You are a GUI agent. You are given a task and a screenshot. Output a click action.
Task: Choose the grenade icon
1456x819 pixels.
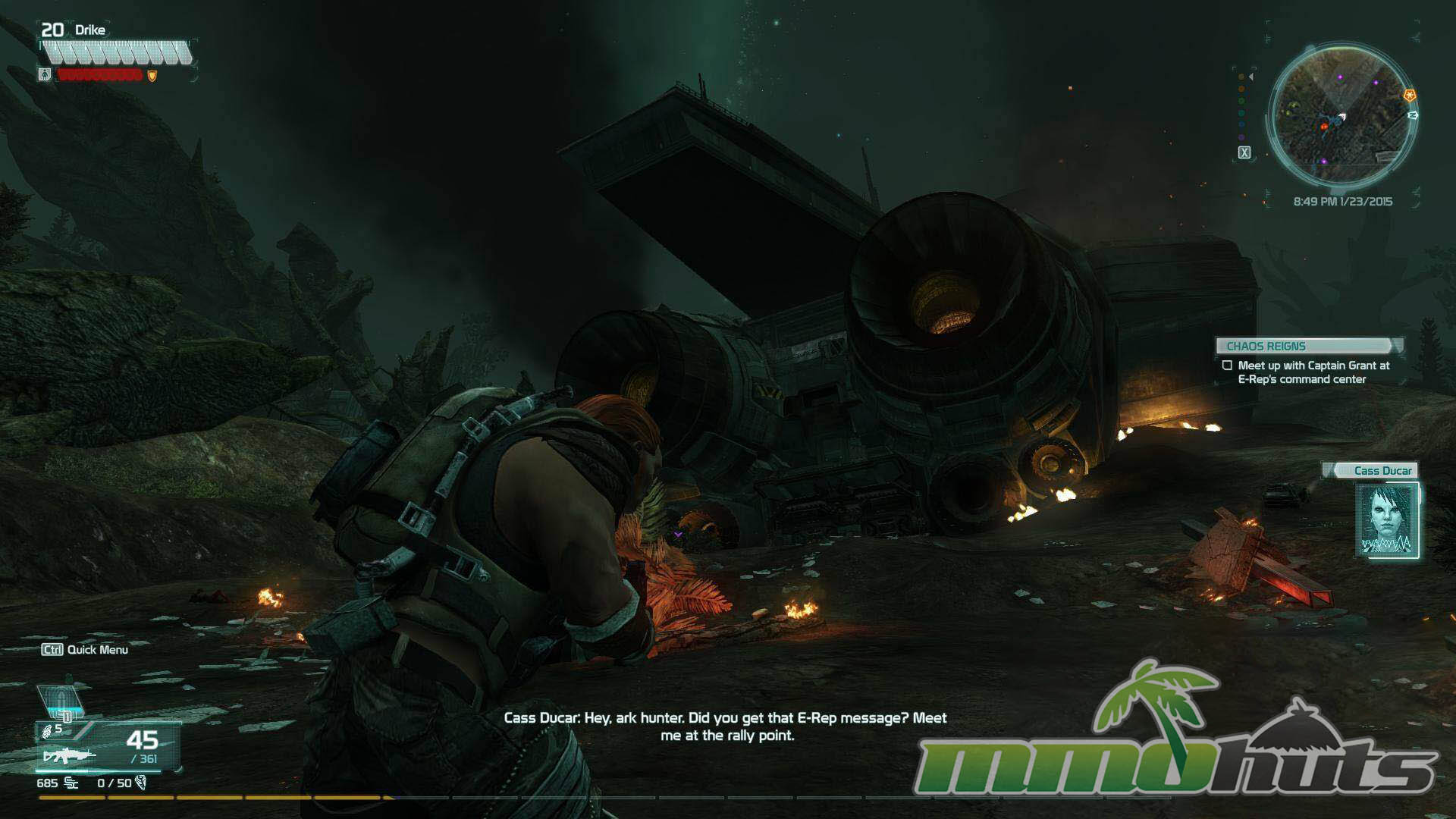48,730
